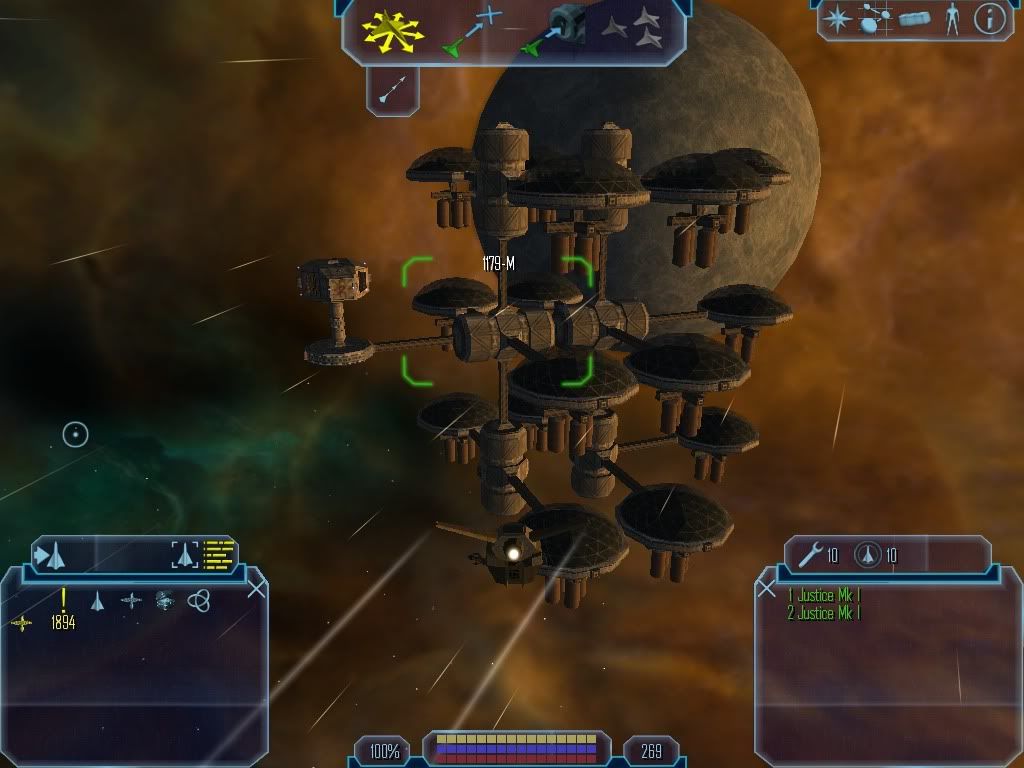Image resolution: width=1024 pixels, height=768 pixels.
Task: Click the arrow-and-ship icon on left panel
Action: coord(50,554)
